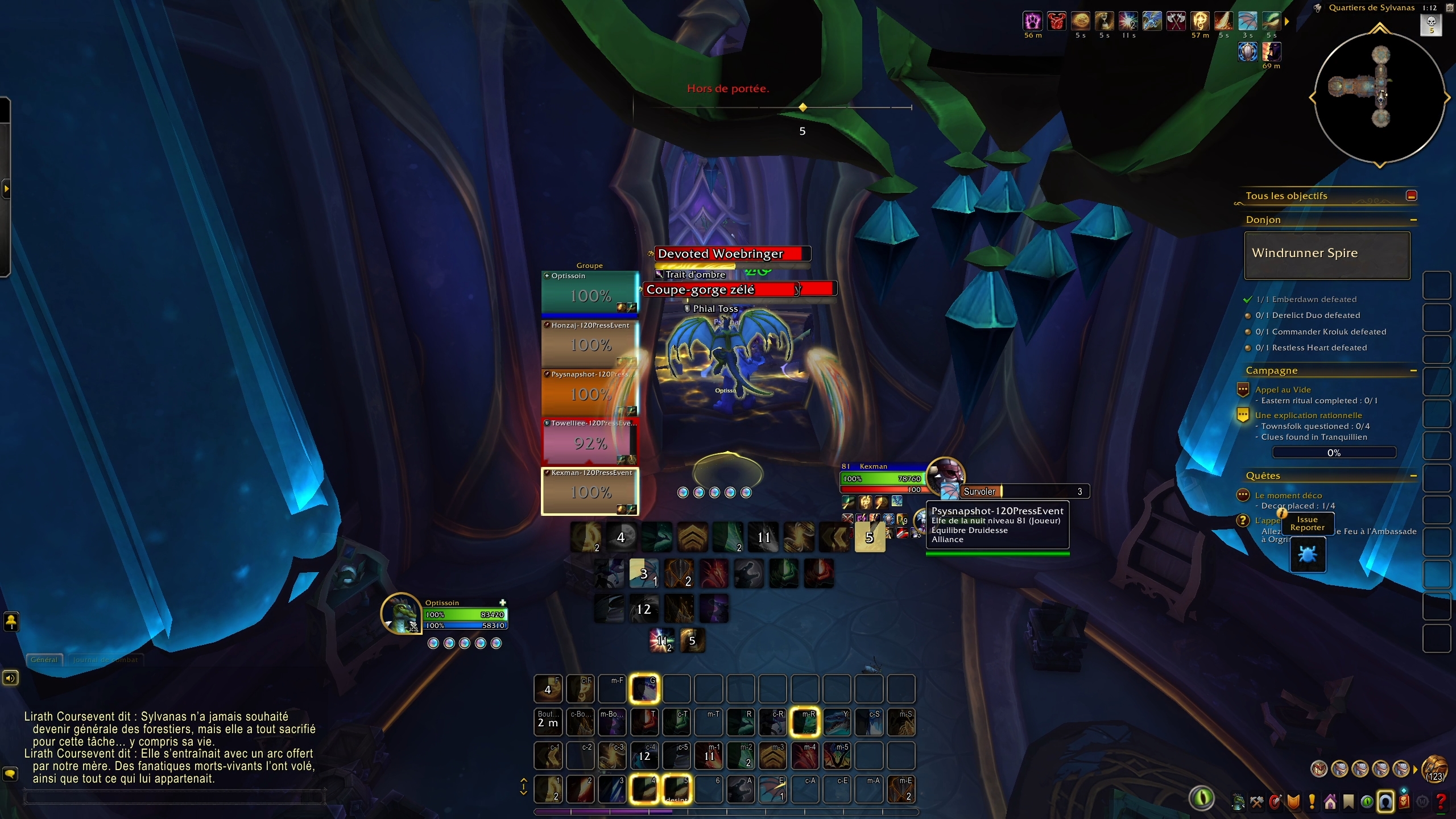Screen dimensions: 1456x819
Task: Click the Issue Reporter bug icon
Action: [x=1308, y=555]
